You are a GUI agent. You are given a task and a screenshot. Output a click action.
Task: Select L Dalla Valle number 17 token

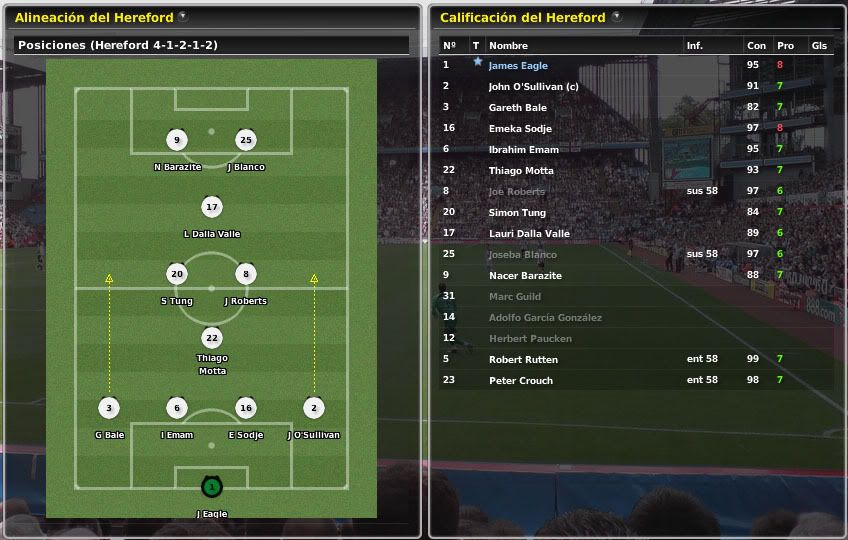[211, 207]
